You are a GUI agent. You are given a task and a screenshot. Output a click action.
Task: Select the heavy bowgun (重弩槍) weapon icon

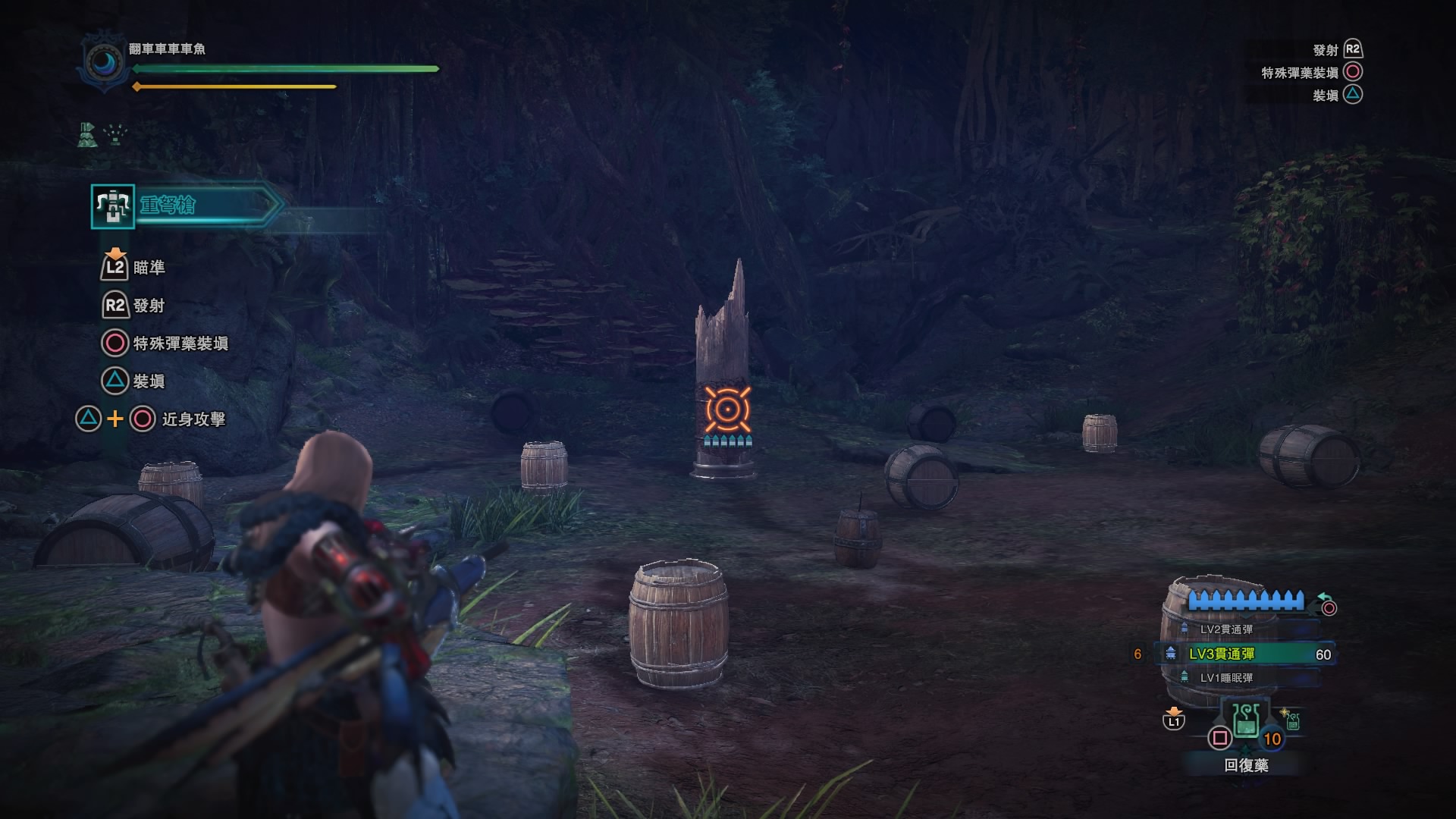pyautogui.click(x=112, y=207)
